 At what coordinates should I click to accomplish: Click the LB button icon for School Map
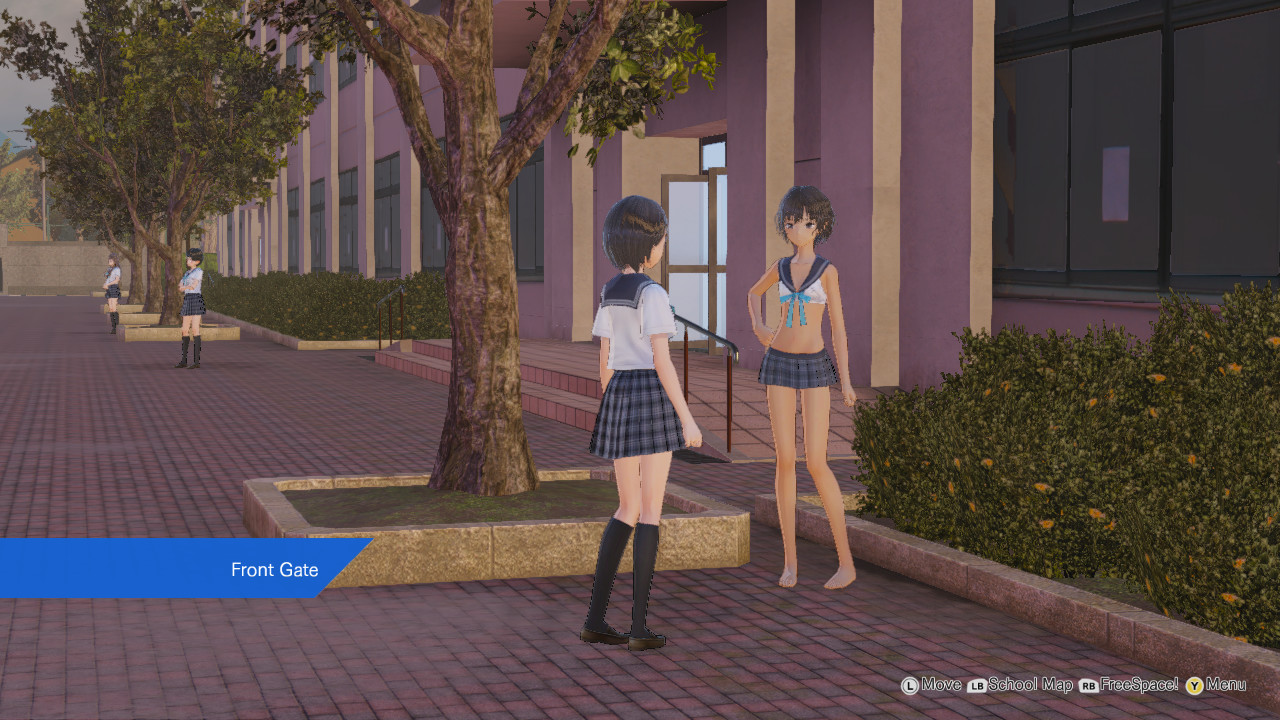pyautogui.click(x=977, y=686)
